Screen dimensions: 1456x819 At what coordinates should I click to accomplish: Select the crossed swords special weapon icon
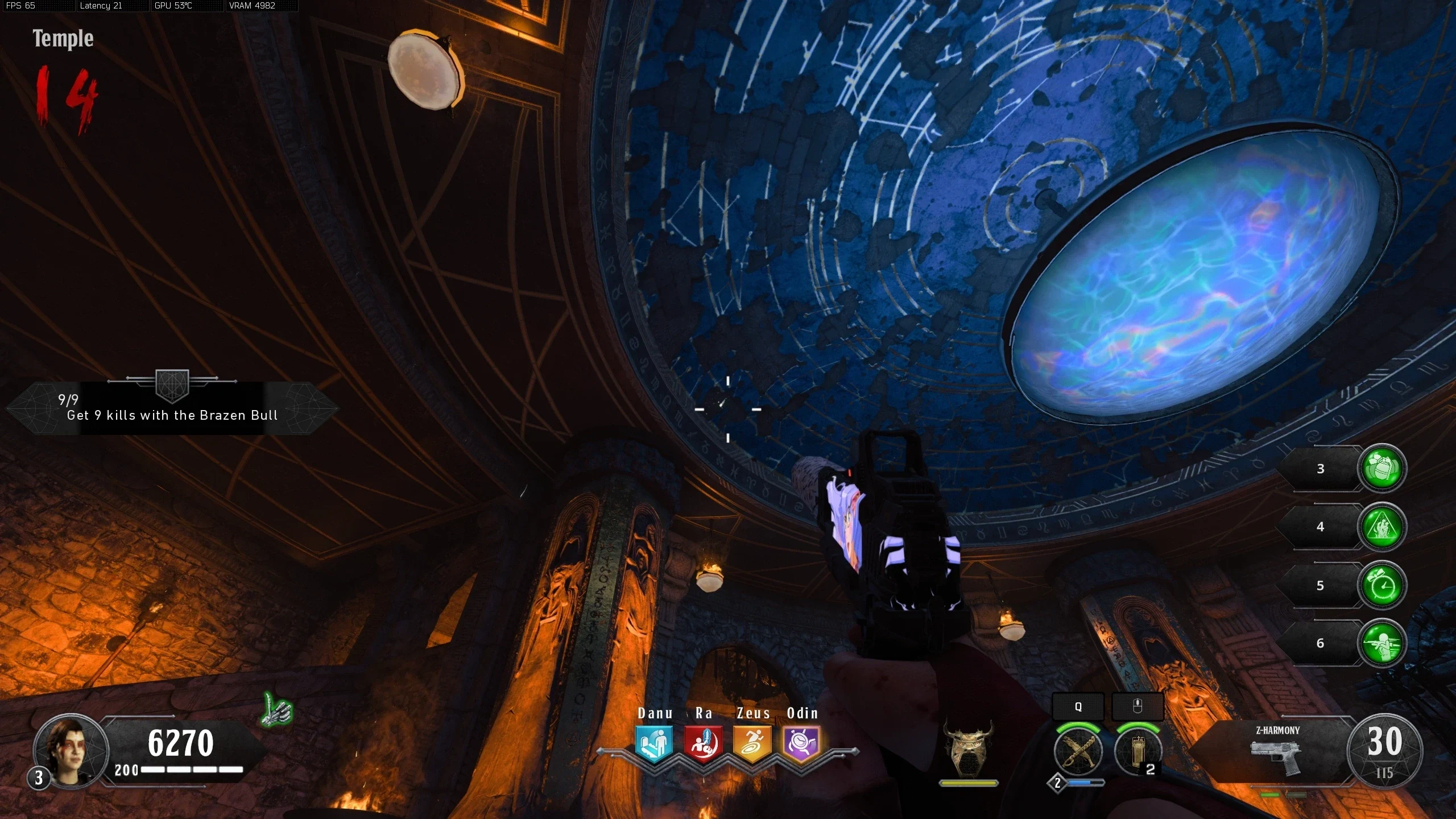coord(1078,752)
